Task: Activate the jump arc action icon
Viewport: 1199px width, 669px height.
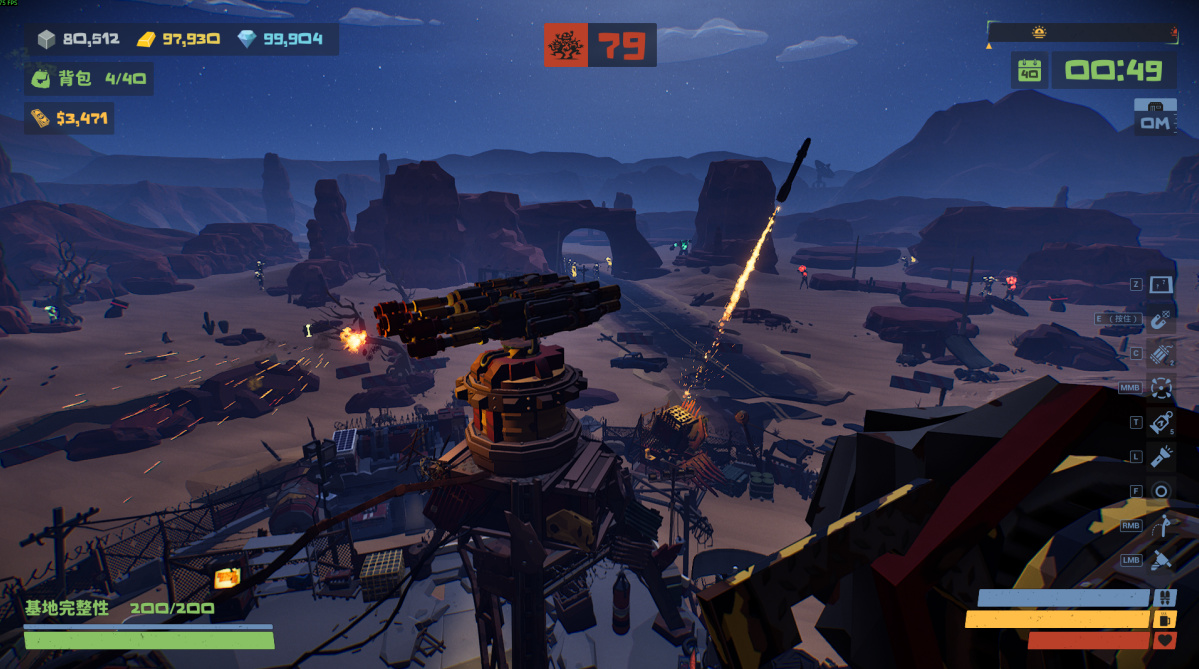Action: tap(1160, 526)
